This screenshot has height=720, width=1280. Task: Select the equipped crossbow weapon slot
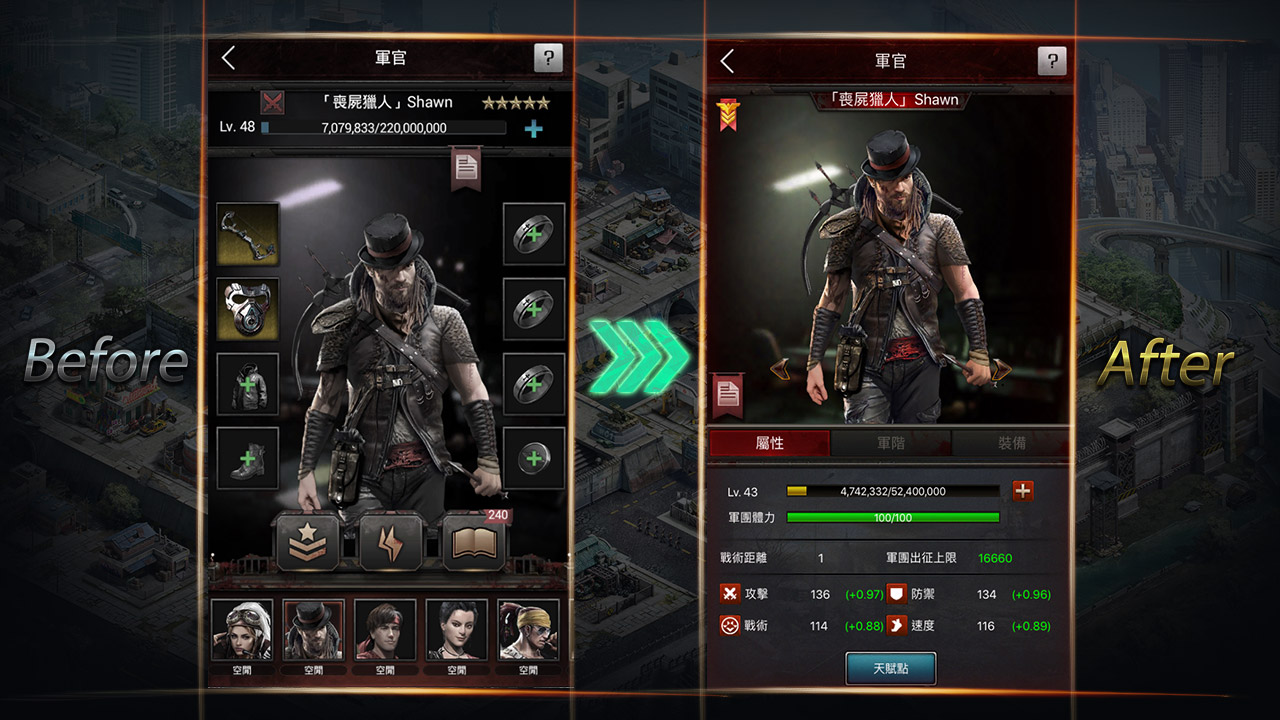click(x=248, y=234)
